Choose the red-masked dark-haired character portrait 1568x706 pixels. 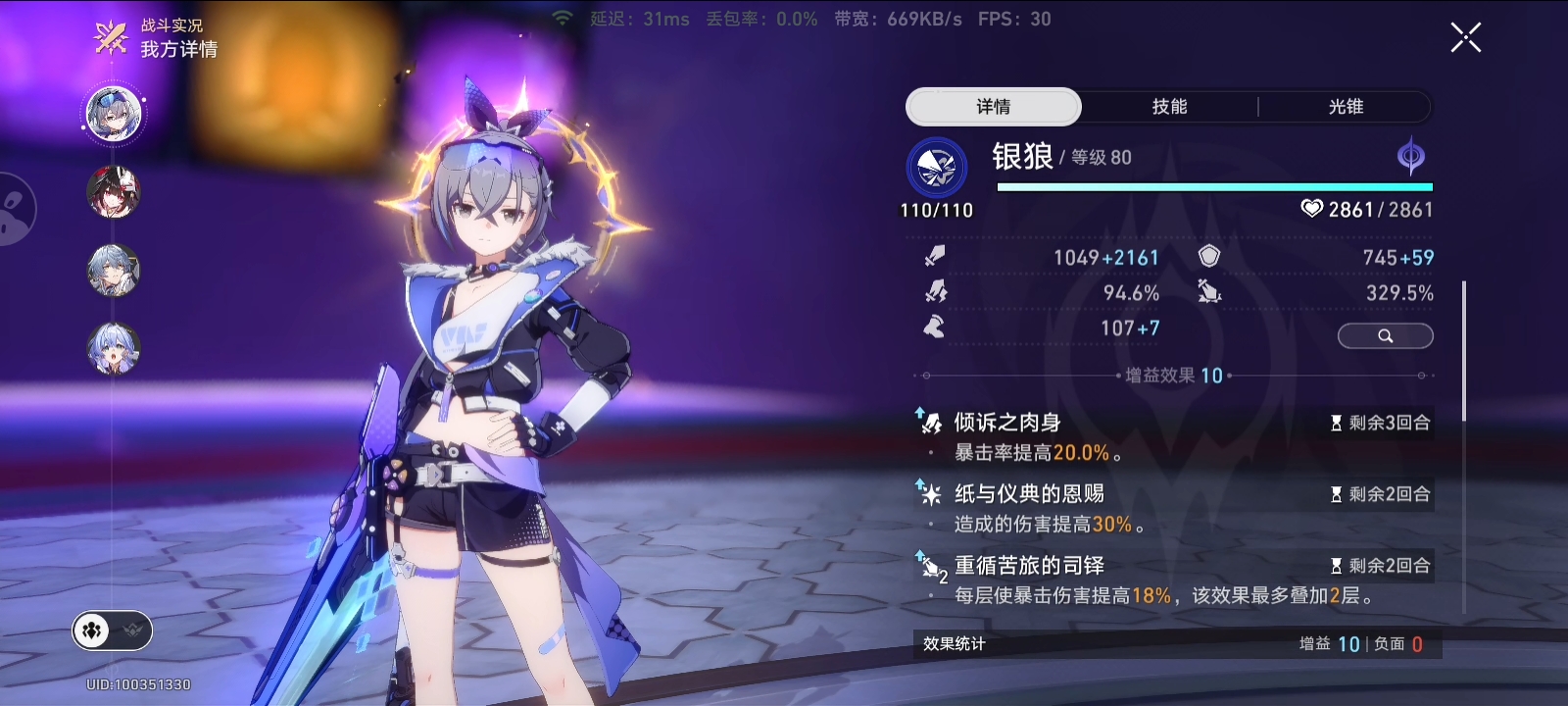[114, 191]
